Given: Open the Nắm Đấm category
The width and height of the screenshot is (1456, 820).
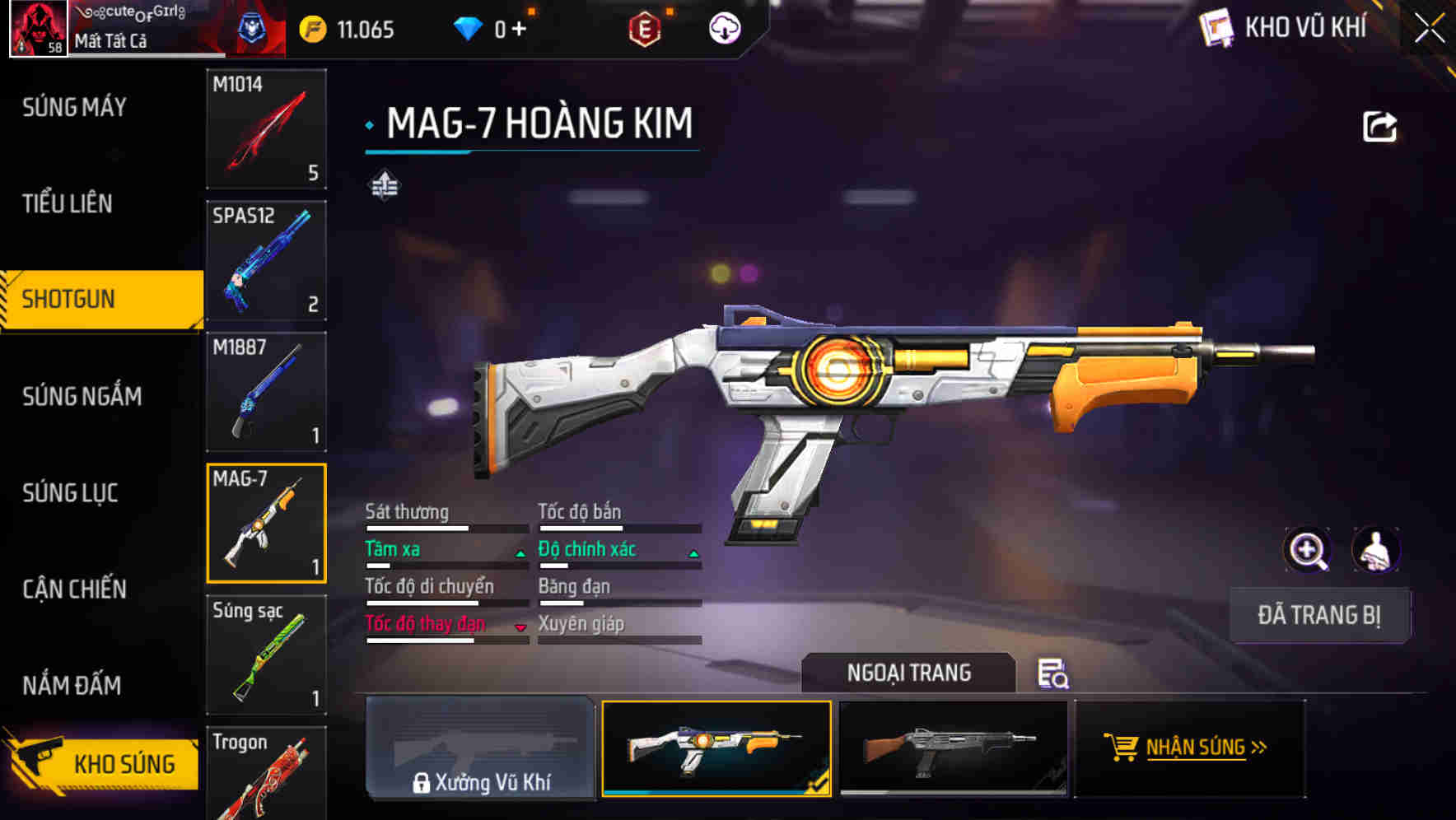Looking at the screenshot, I should click(x=72, y=685).
